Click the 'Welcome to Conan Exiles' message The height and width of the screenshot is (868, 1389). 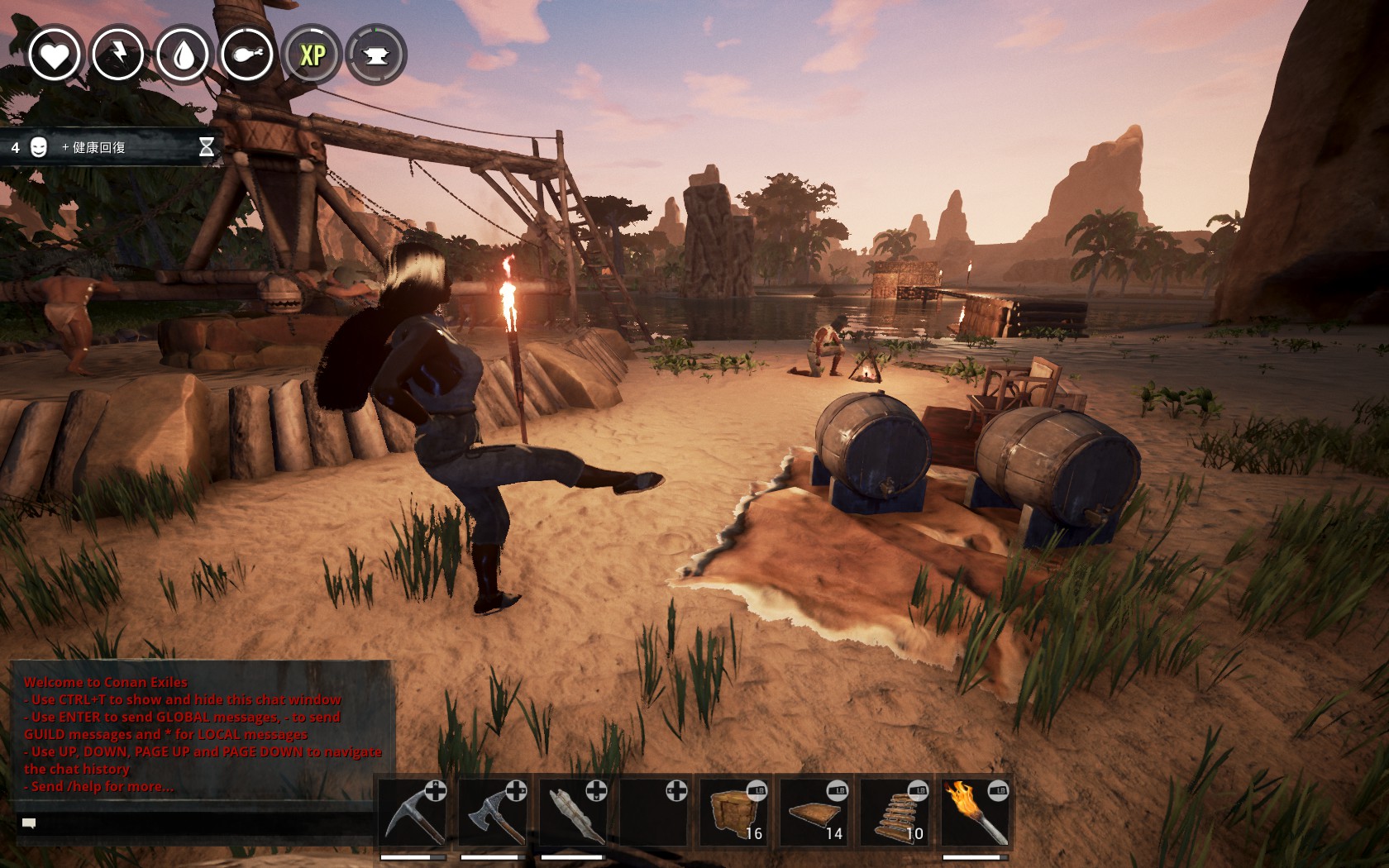pyautogui.click(x=106, y=682)
